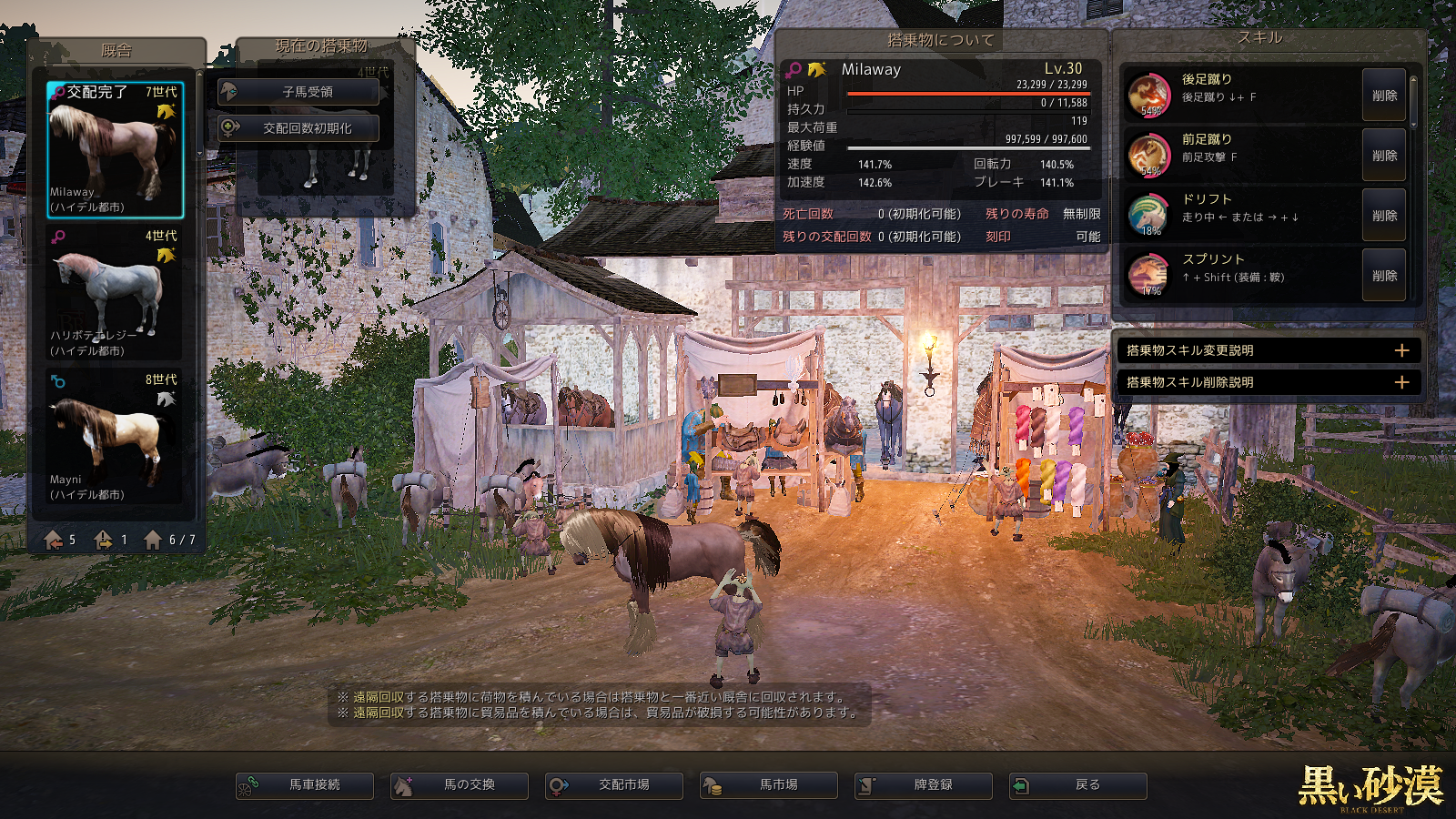Expand 搭乗物スキル変更説明 section
This screenshot has height=819, width=1456.
(x=1401, y=350)
